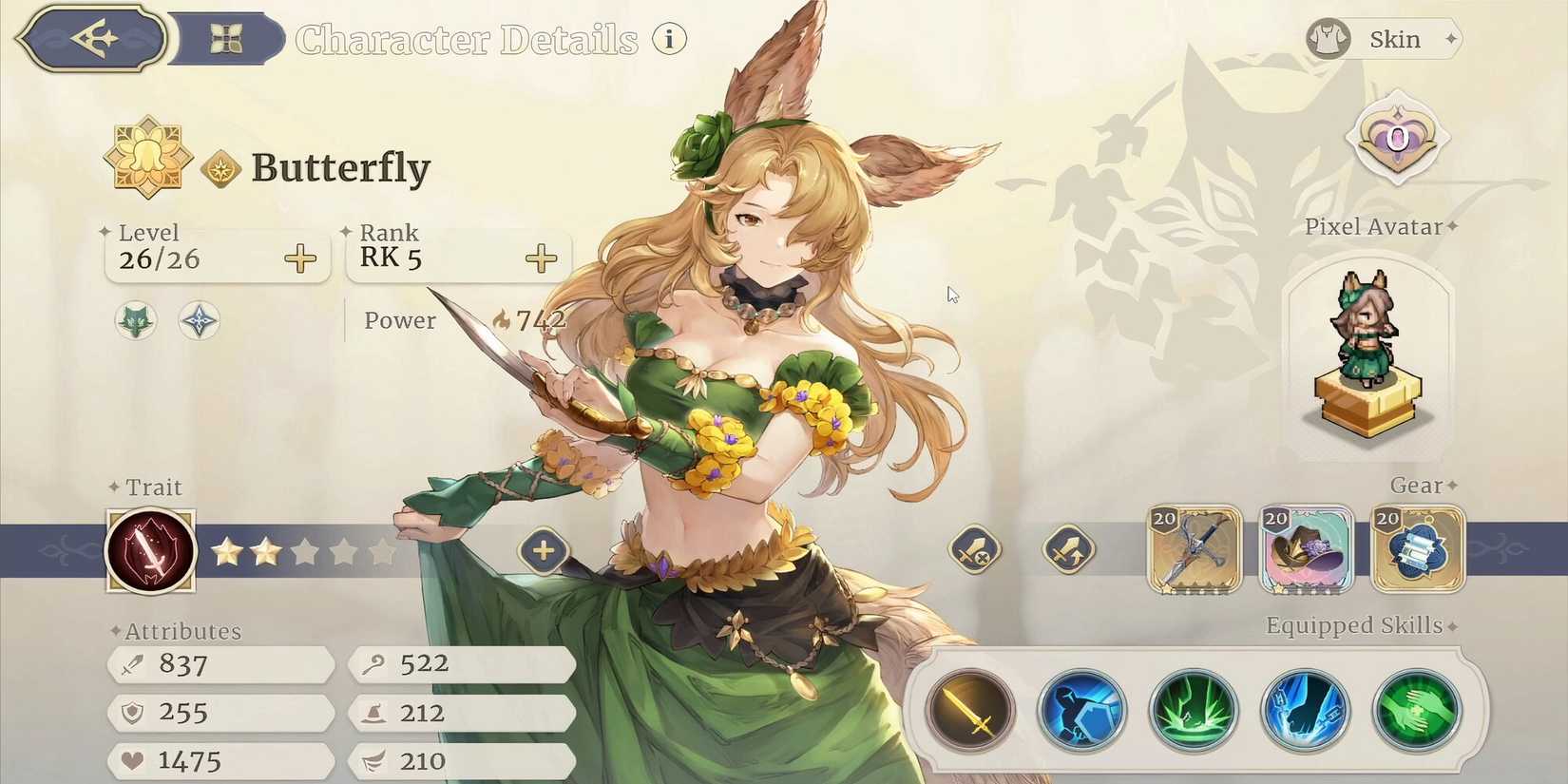
Task: Toggle the wolf faction emblem under Level
Action: pyautogui.click(x=135, y=321)
